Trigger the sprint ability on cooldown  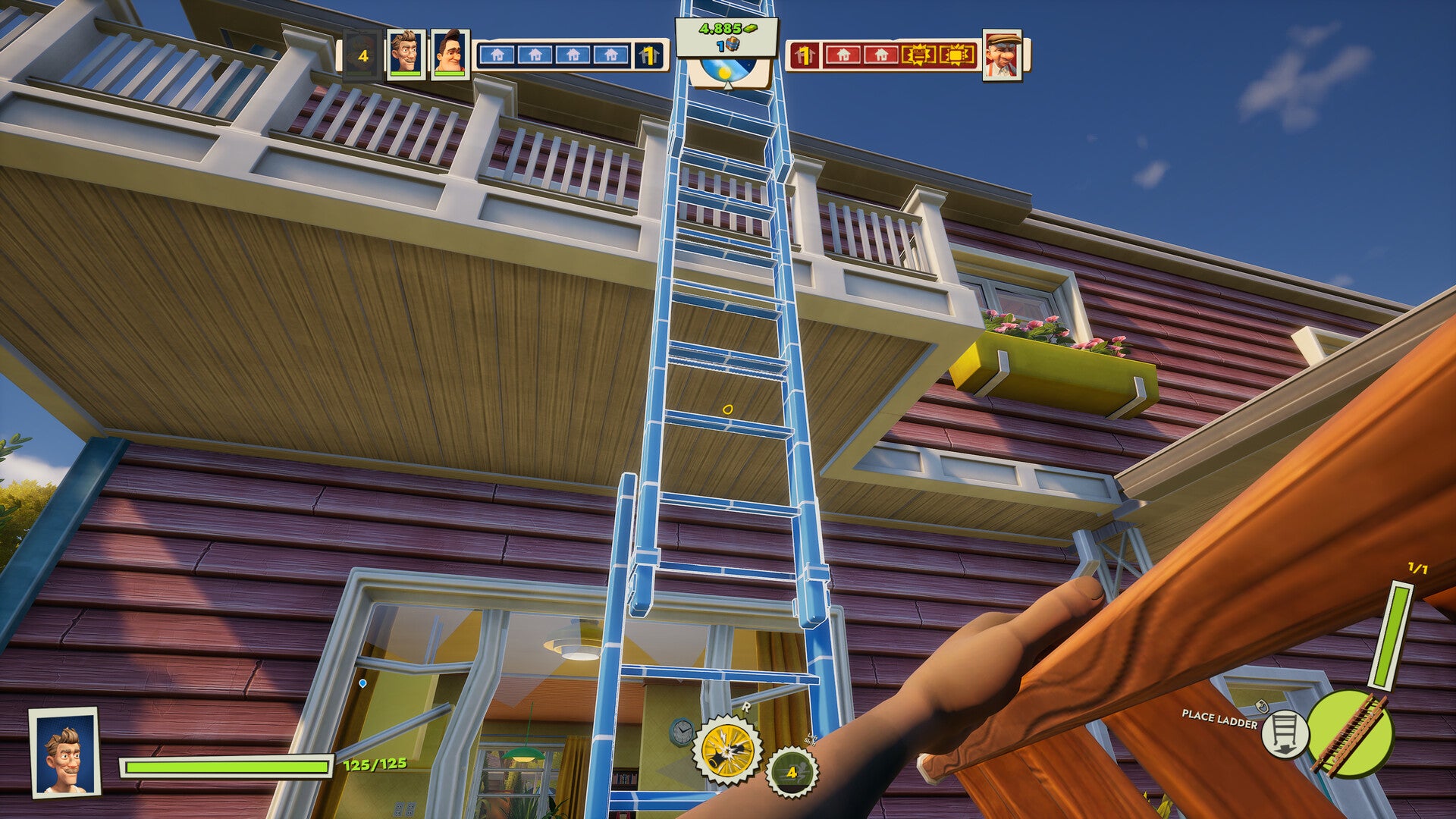point(792,772)
